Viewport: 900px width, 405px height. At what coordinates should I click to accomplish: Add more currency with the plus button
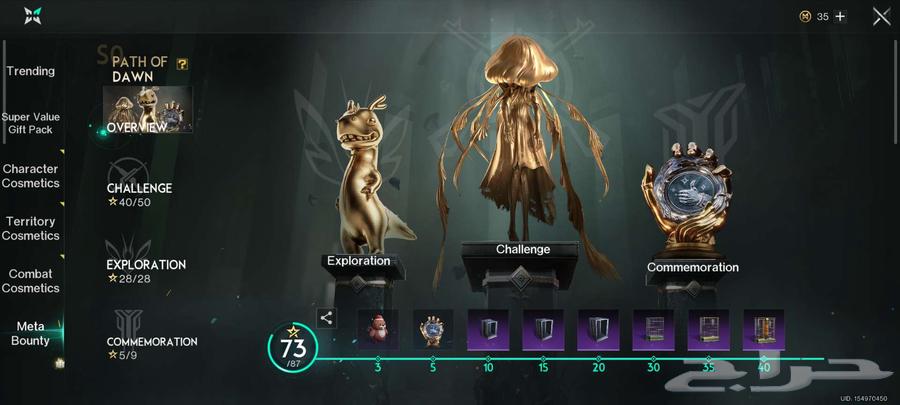click(x=840, y=16)
